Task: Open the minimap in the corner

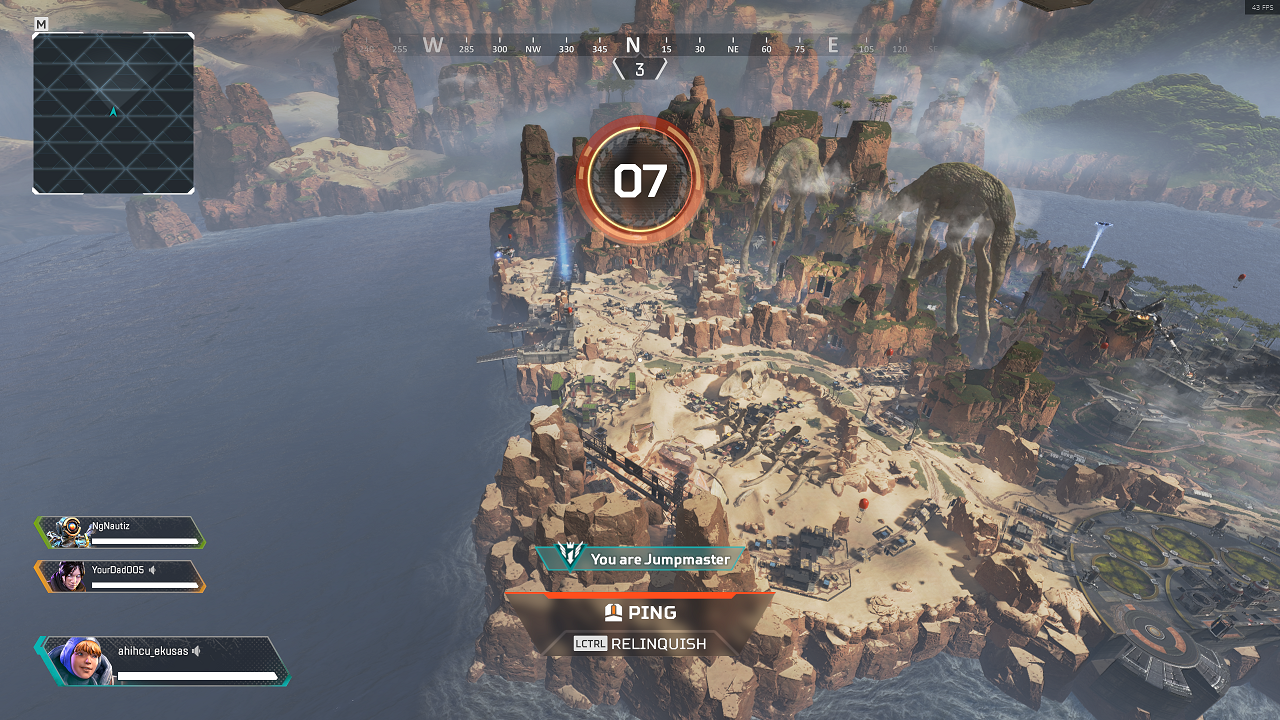Action: pos(113,113)
